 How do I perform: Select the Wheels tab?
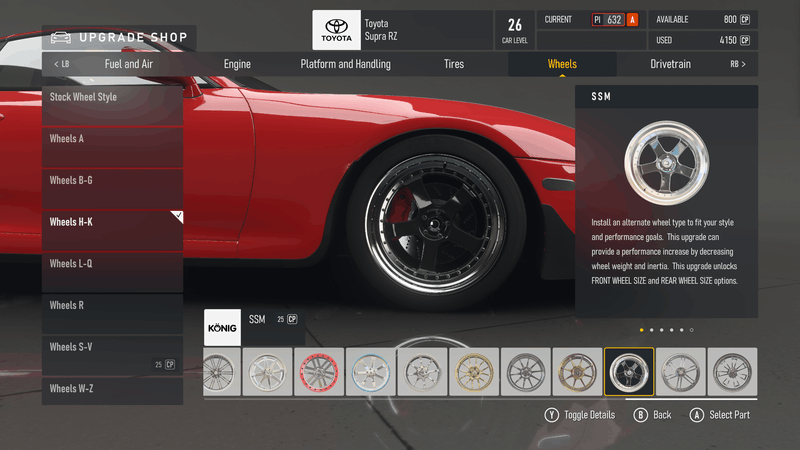tap(562, 64)
